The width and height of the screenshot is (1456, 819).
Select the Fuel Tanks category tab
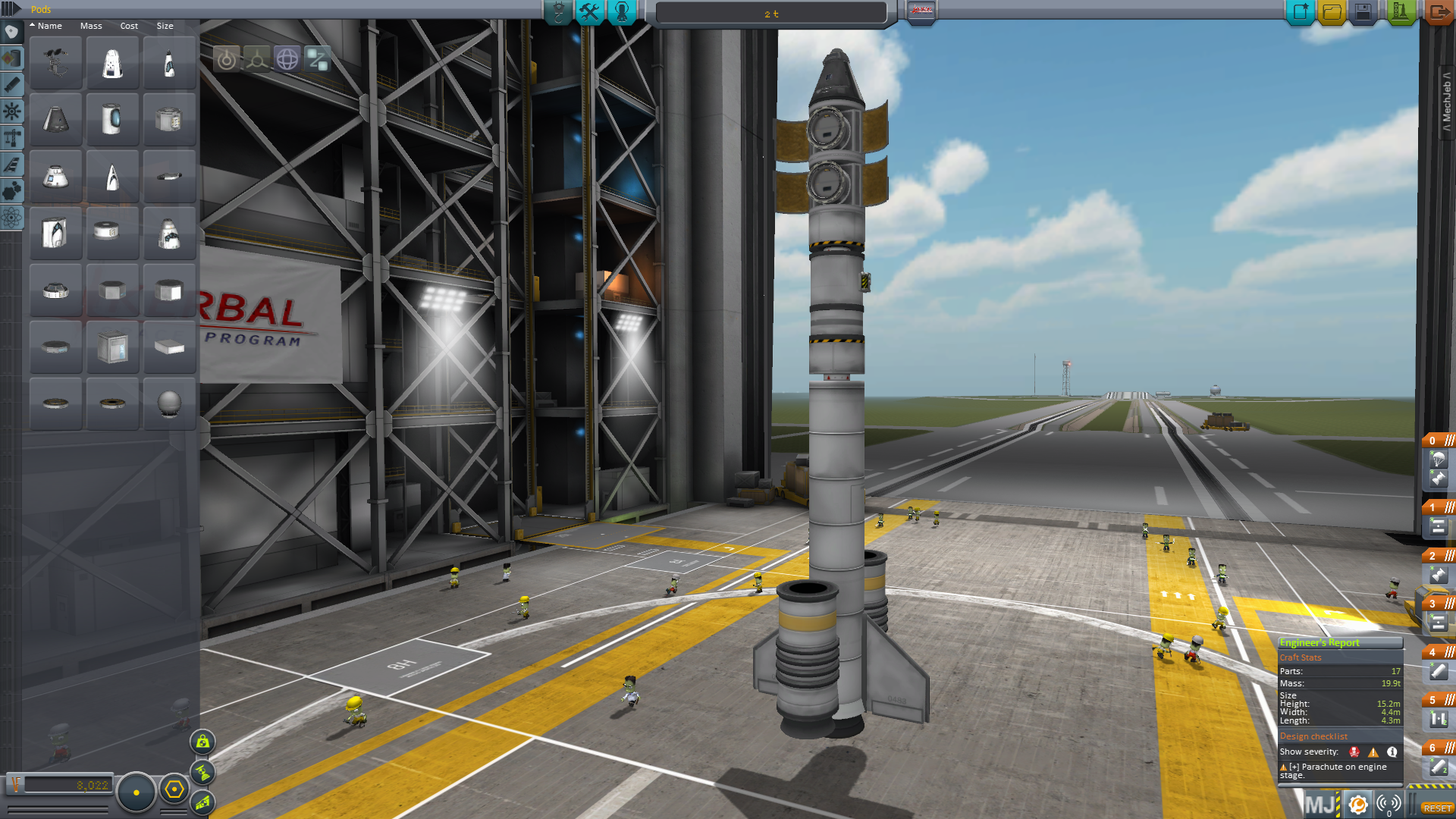11,58
